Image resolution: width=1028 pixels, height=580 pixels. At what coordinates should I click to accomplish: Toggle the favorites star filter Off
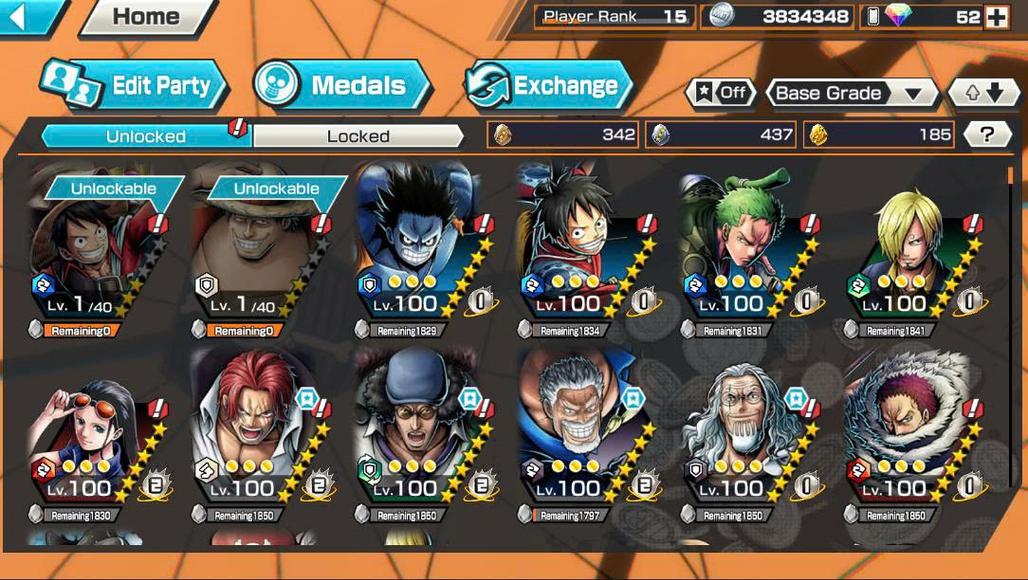[x=720, y=93]
